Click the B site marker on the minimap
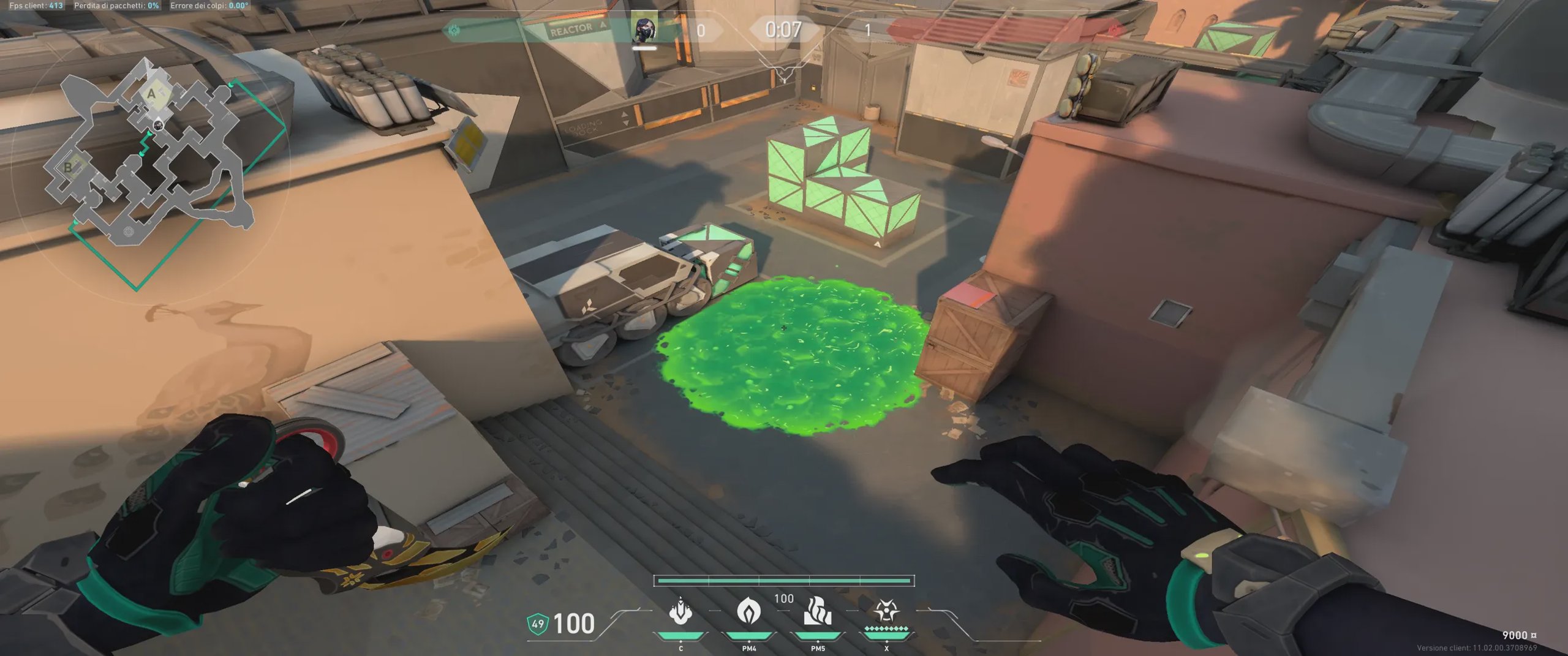 pyautogui.click(x=68, y=167)
